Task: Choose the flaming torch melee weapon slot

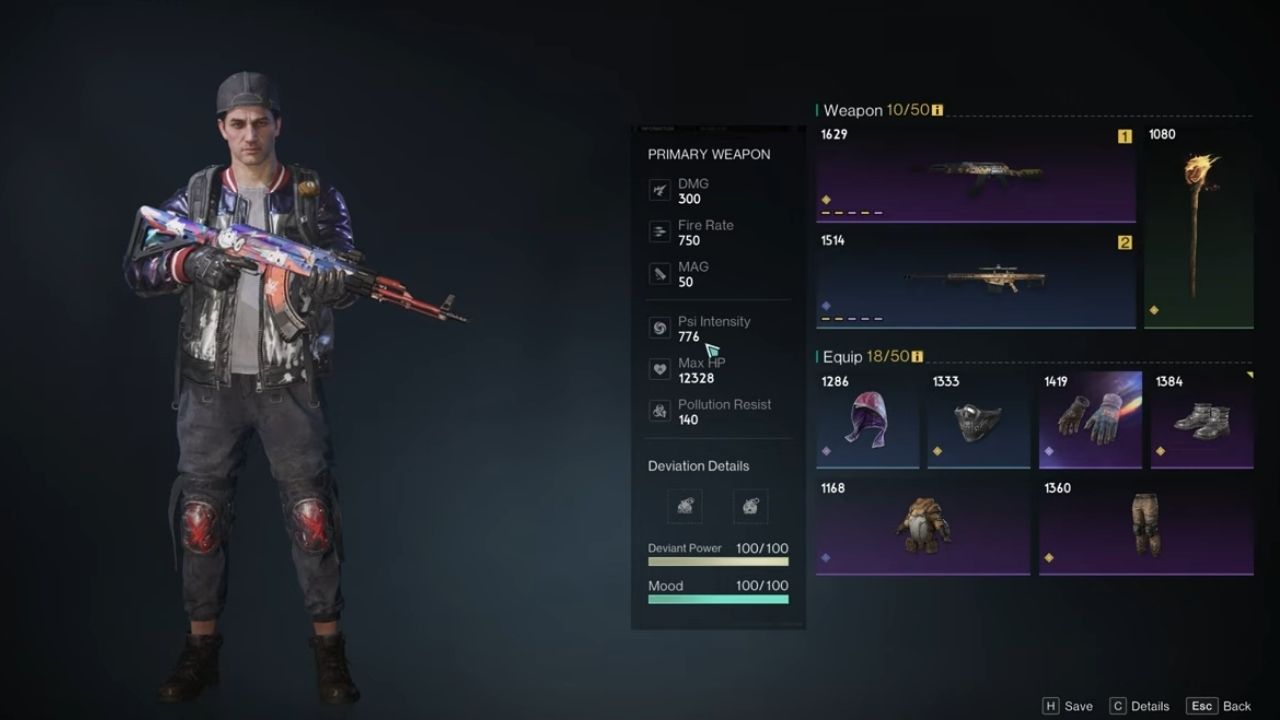Action: (1198, 226)
